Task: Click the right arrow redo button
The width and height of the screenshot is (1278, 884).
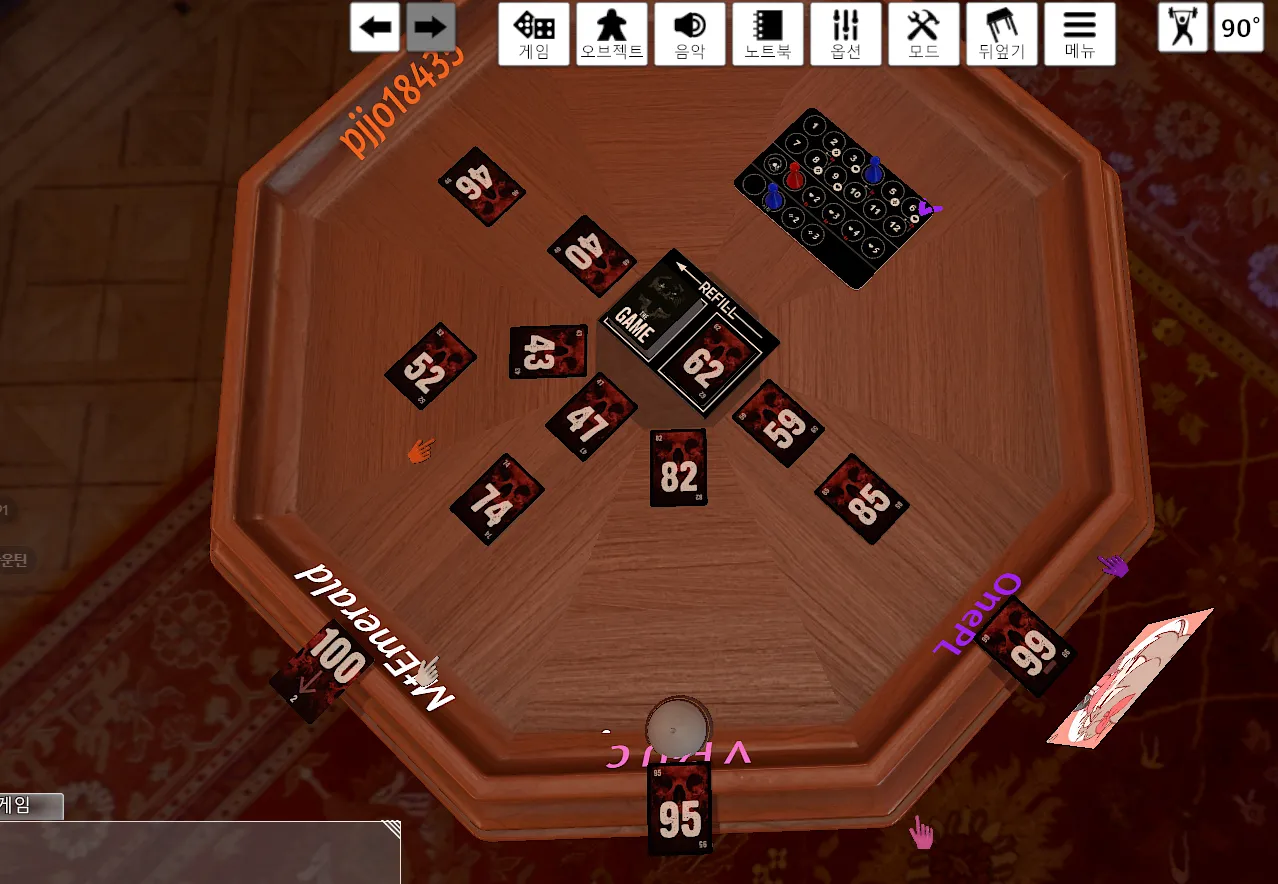Action: (431, 28)
